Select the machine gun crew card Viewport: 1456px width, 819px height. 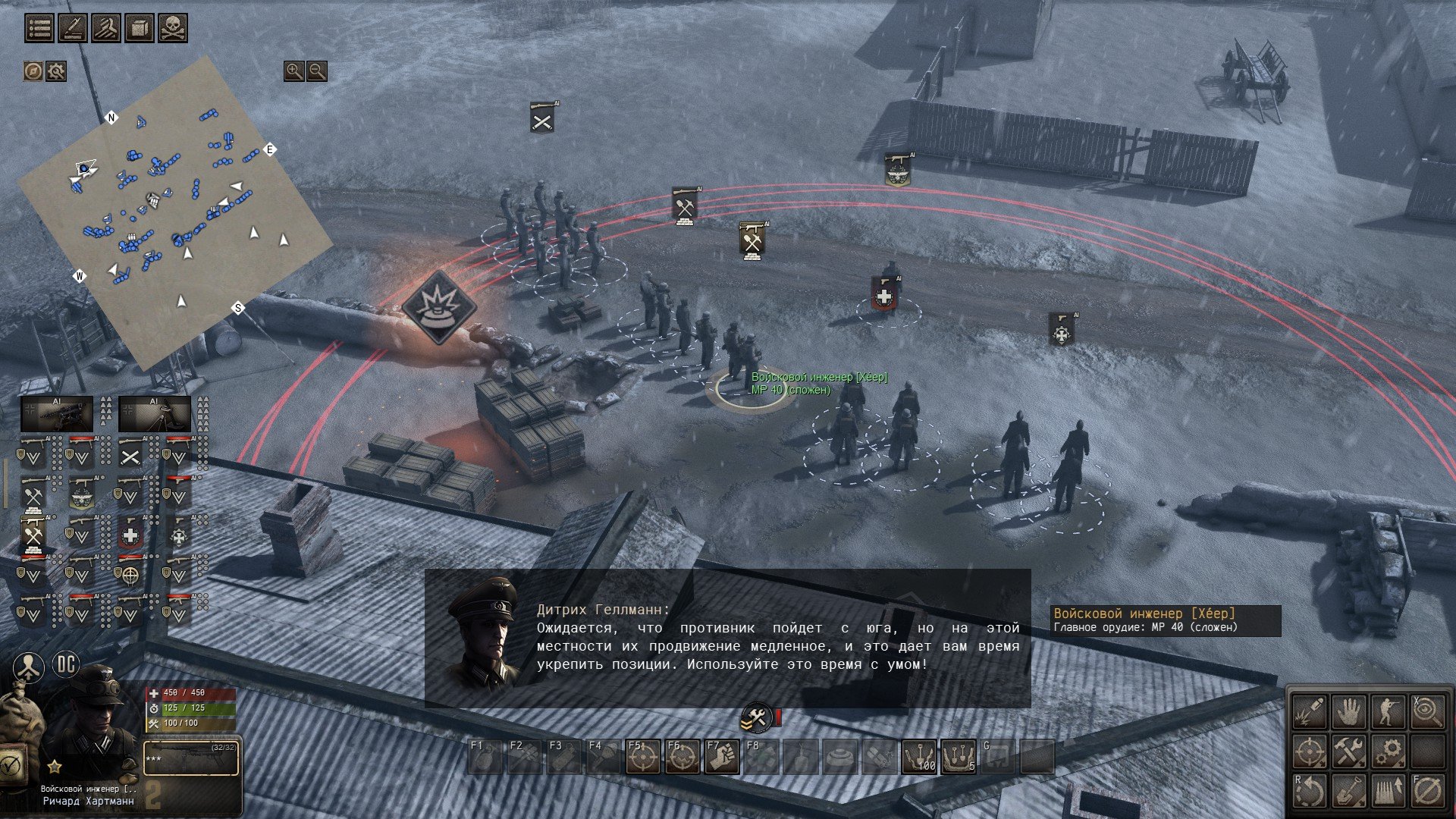[x=57, y=414]
